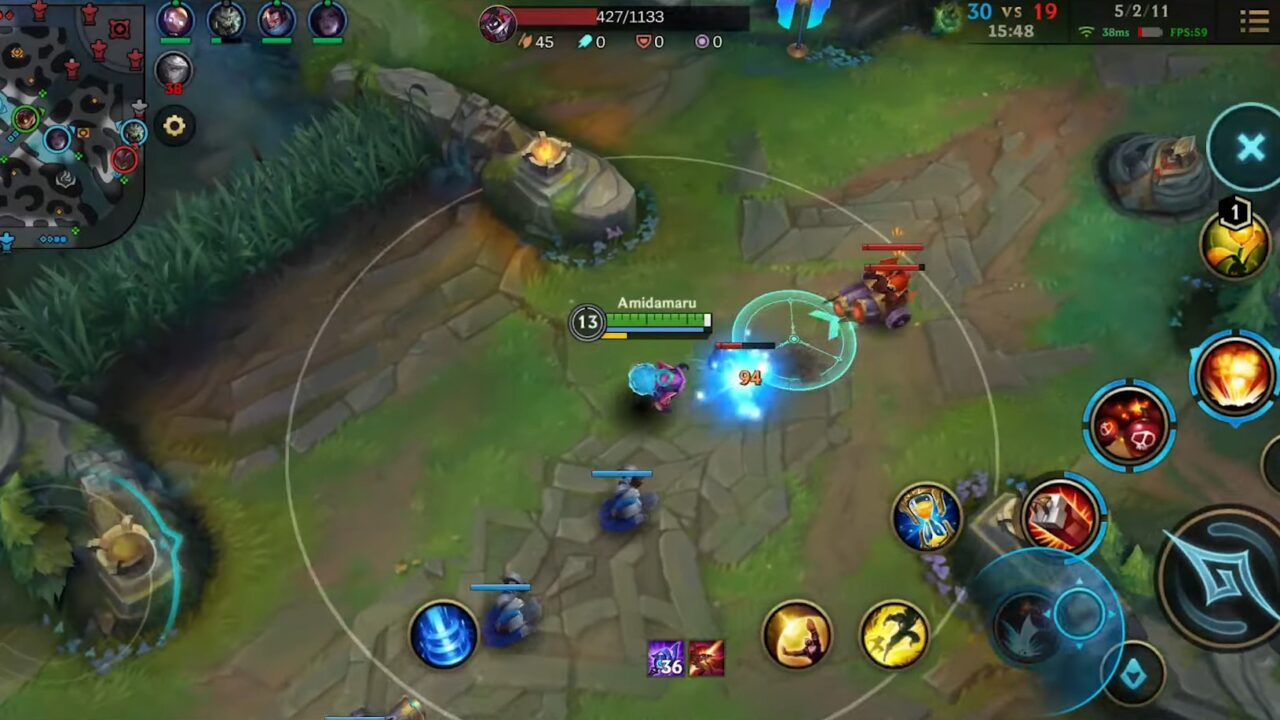
Task: Open the settings gear below the minimap
Action: [175, 124]
